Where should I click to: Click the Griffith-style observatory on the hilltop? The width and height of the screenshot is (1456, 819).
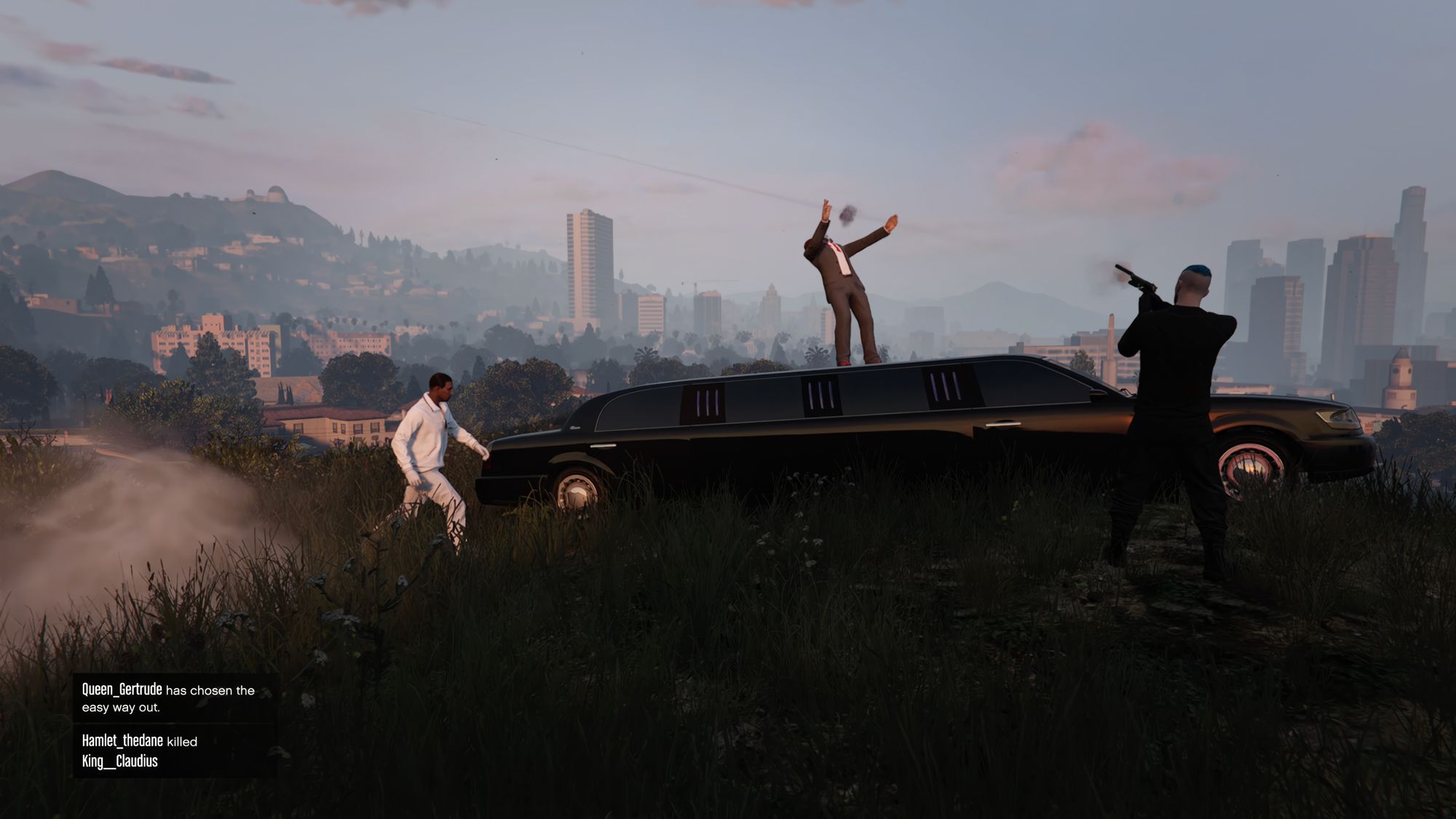pyautogui.click(x=277, y=193)
